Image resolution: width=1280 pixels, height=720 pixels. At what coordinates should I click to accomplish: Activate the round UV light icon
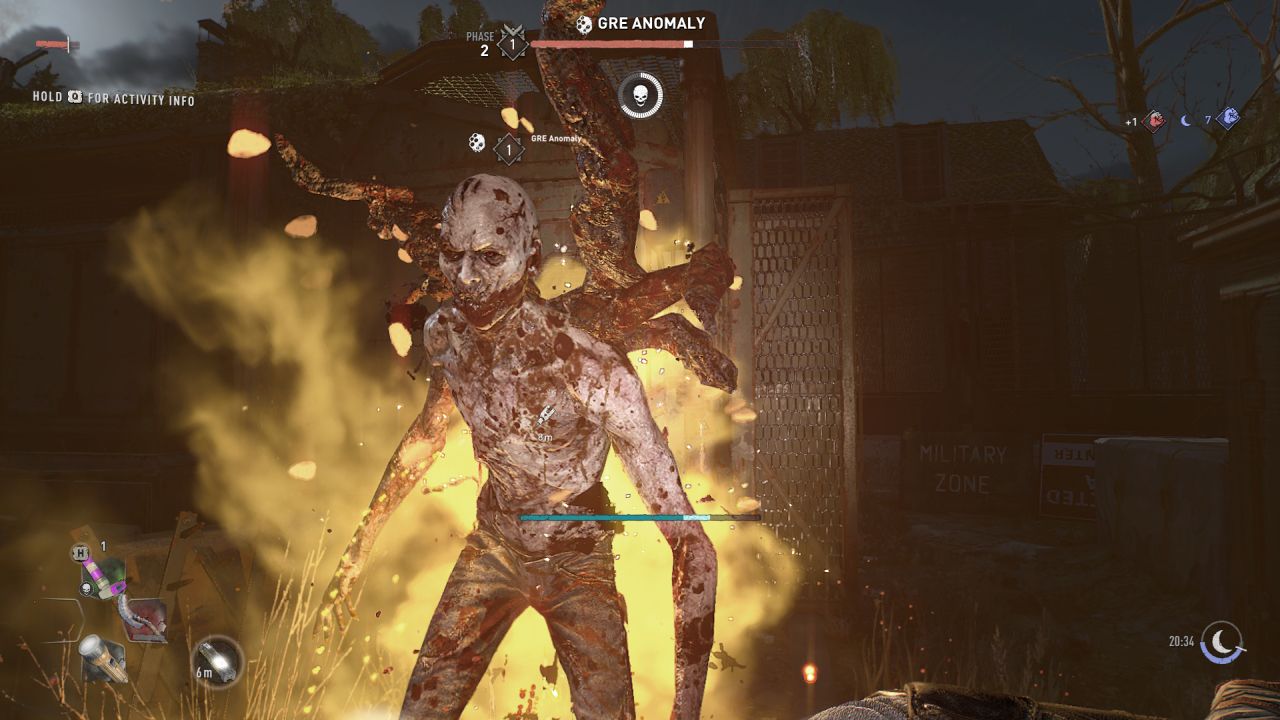point(217,661)
